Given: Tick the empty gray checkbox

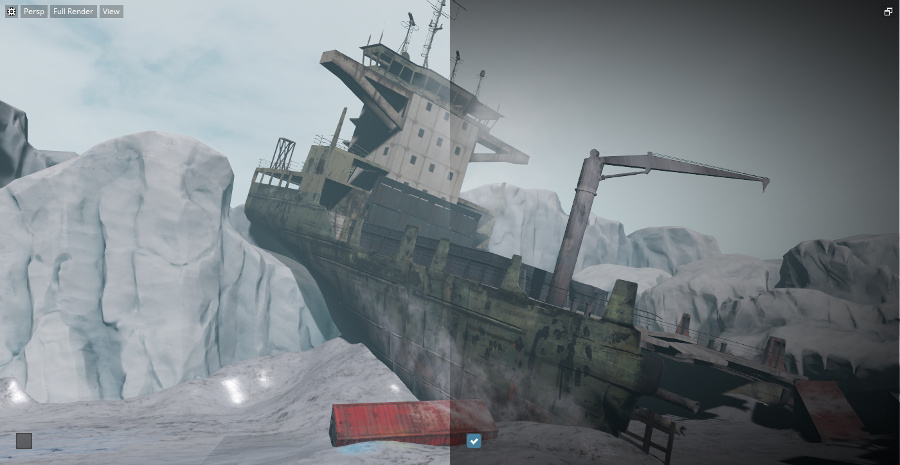Looking at the screenshot, I should [x=24, y=440].
